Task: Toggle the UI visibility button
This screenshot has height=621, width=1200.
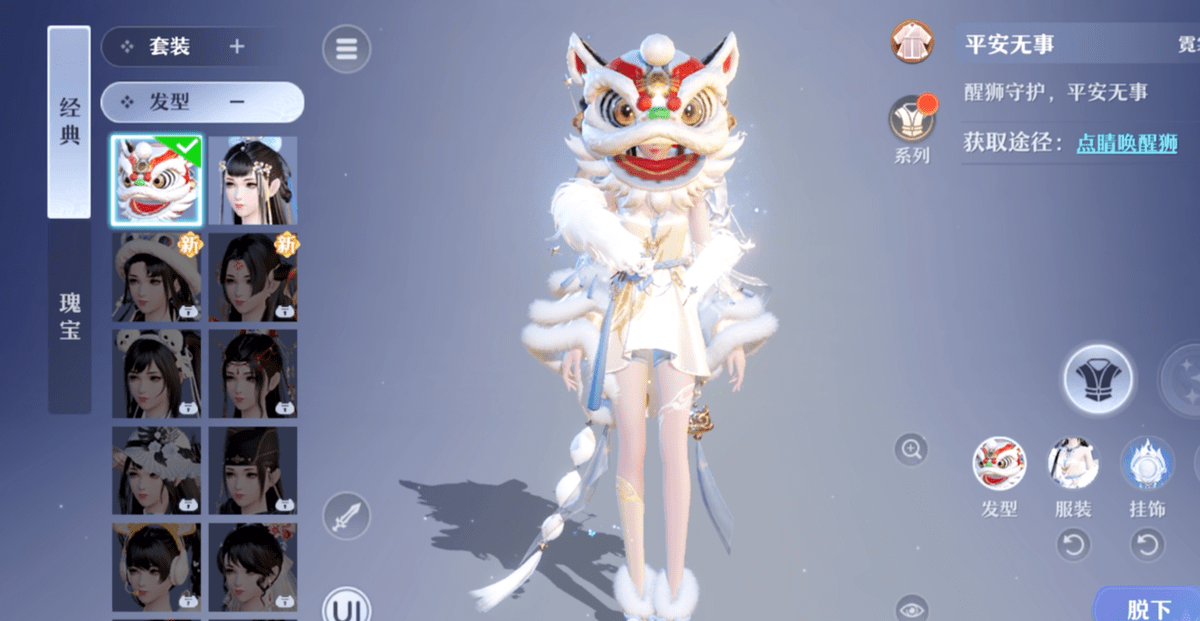Action: tap(346, 608)
